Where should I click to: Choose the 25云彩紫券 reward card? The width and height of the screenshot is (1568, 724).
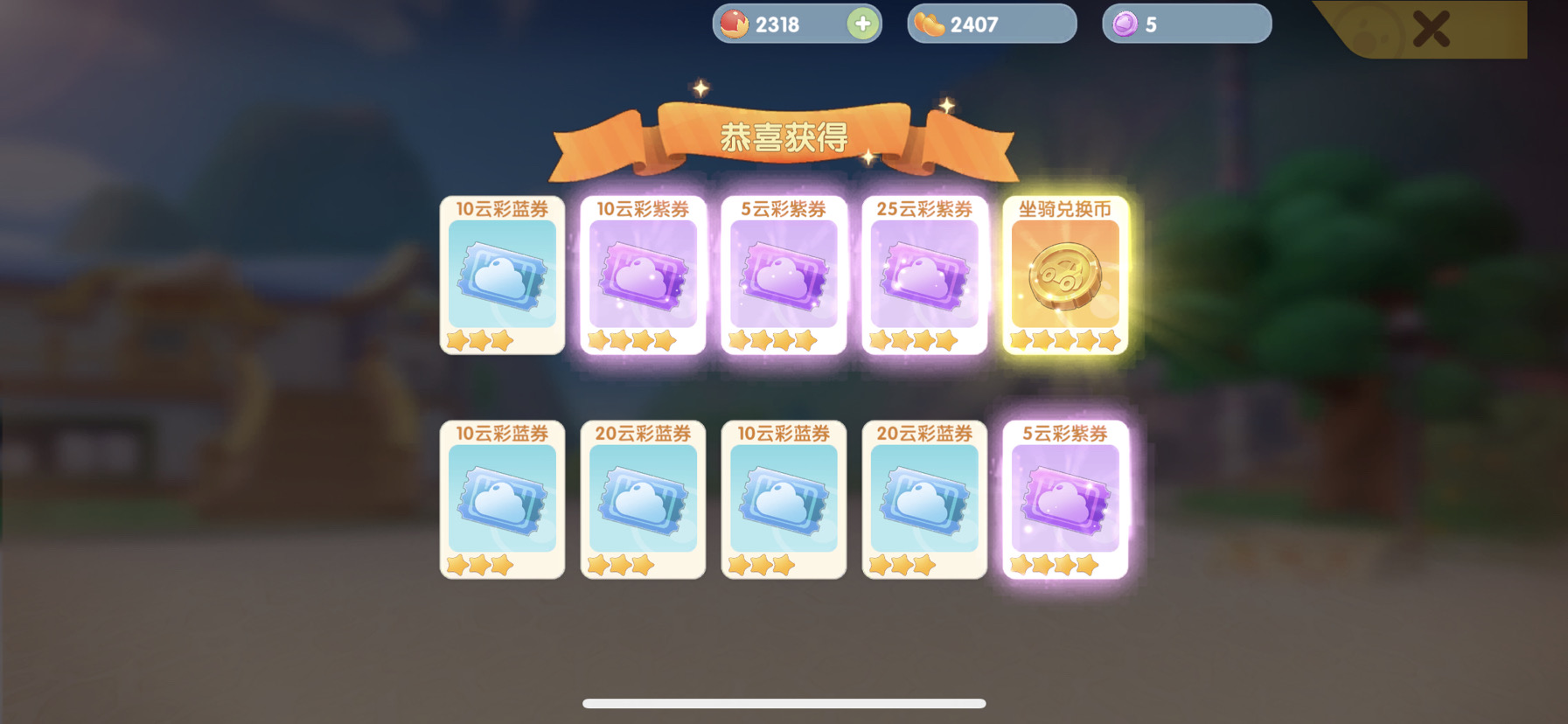pos(924,275)
